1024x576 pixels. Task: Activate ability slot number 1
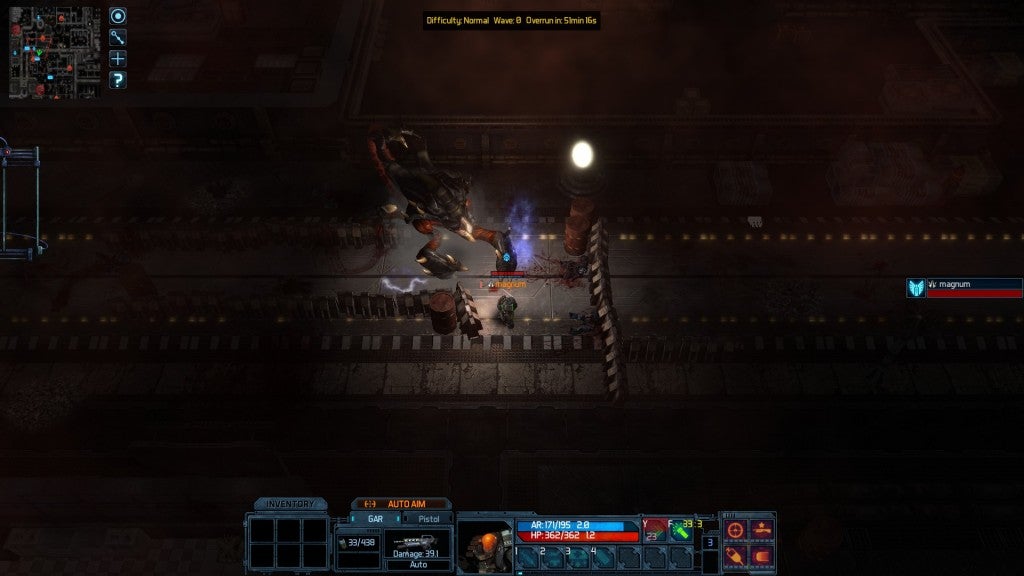(528, 558)
